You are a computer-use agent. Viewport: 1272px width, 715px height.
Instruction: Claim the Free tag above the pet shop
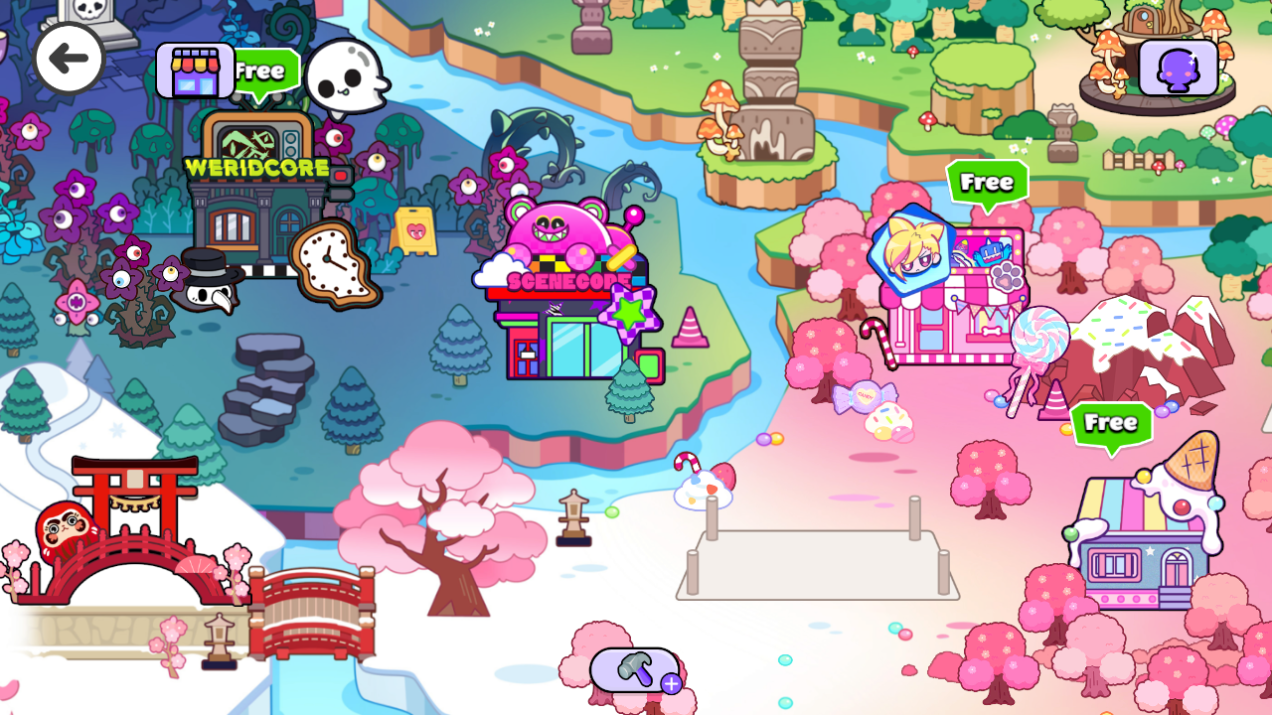987,183
